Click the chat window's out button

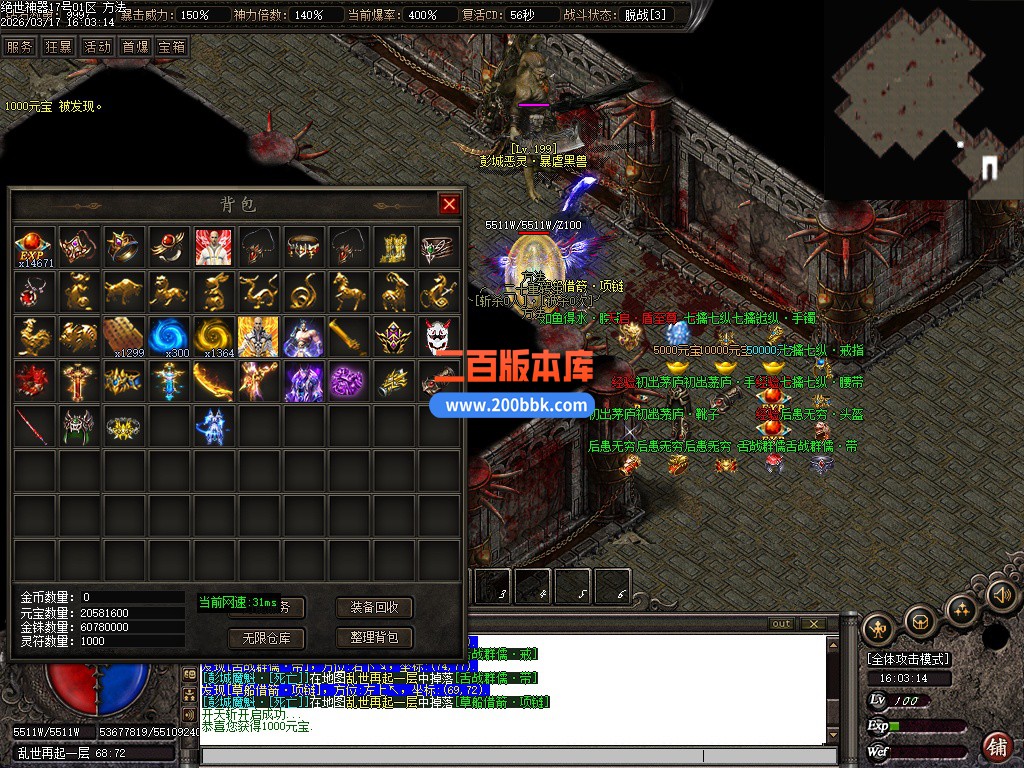click(x=781, y=624)
